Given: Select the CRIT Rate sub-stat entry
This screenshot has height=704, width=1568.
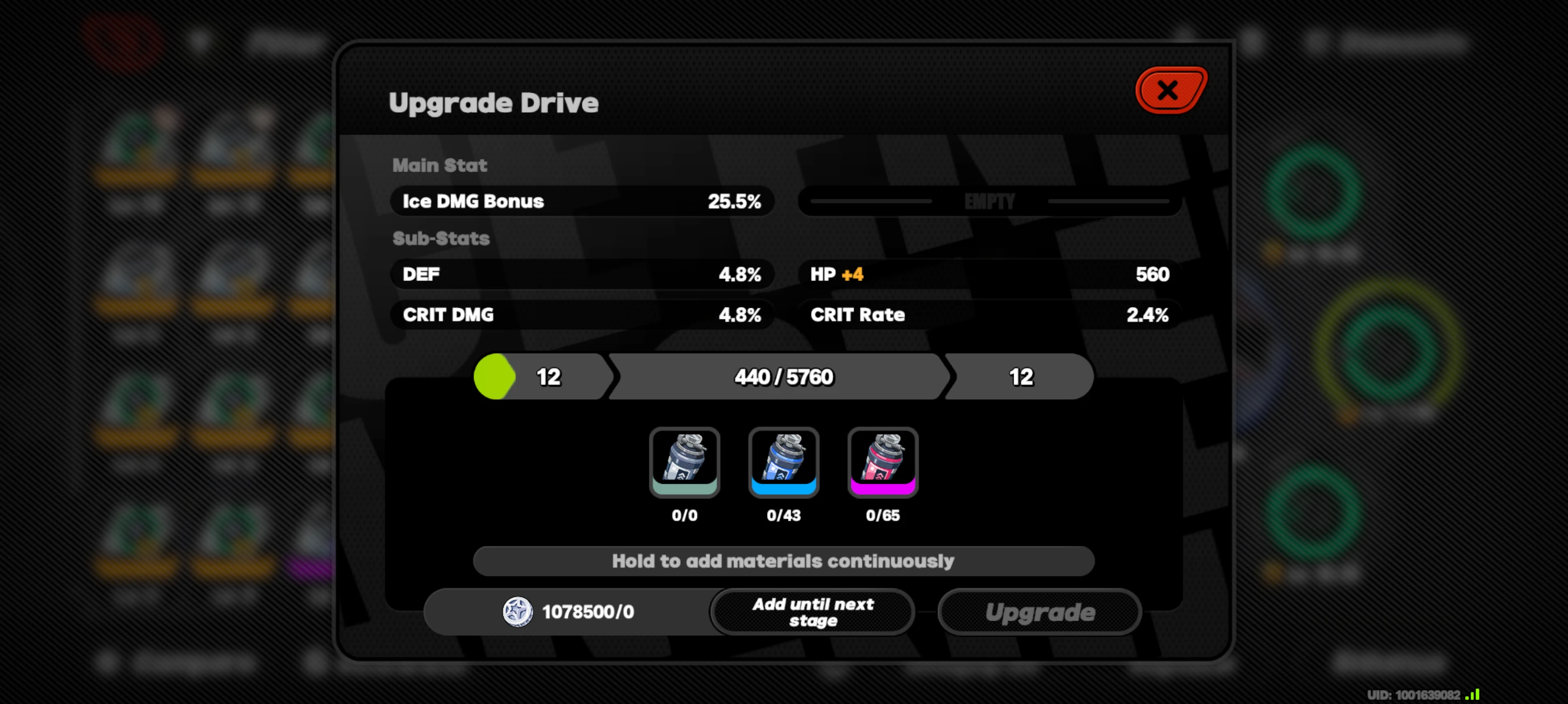Looking at the screenshot, I should (988, 315).
